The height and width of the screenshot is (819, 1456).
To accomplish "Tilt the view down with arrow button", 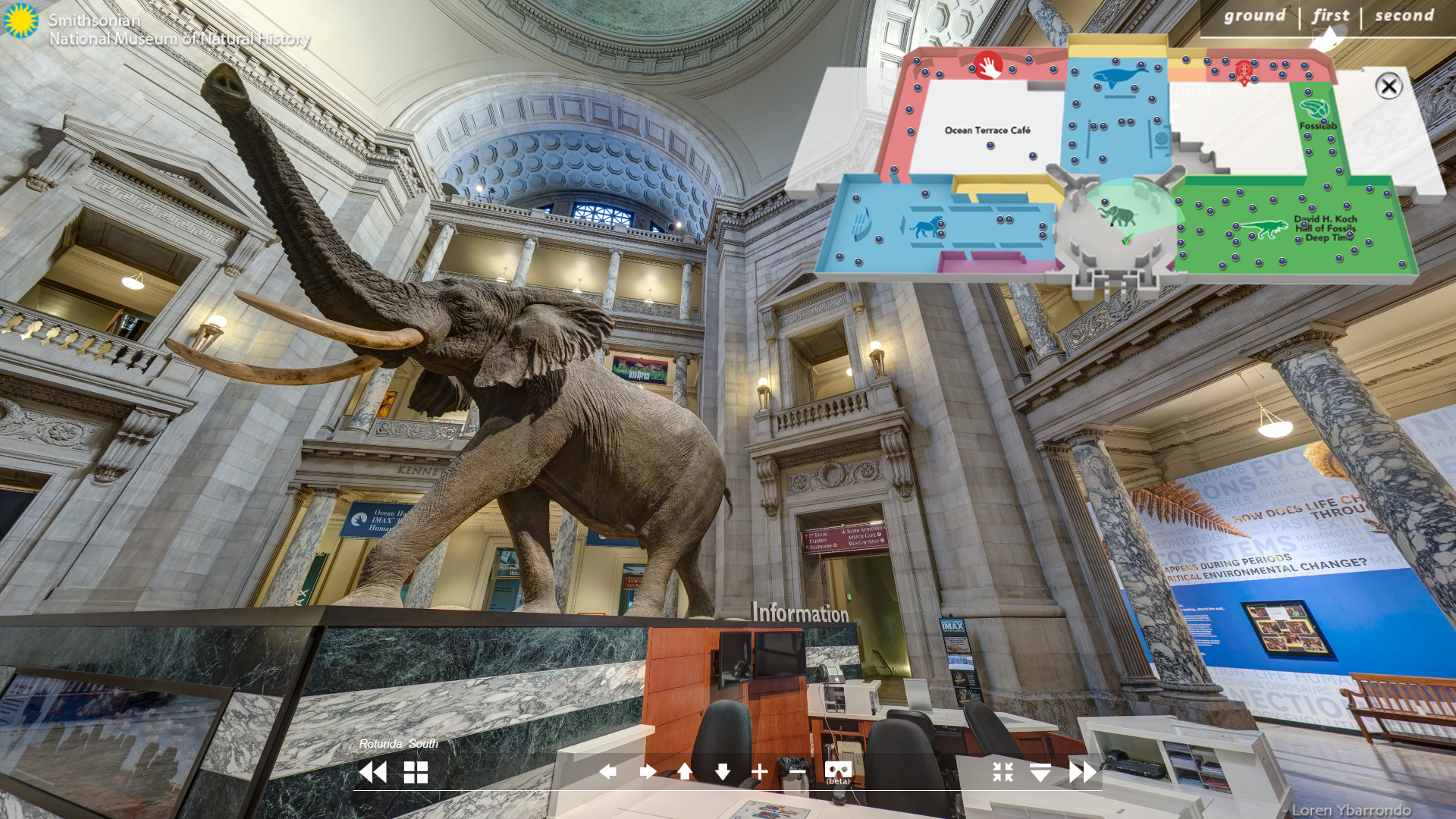I will click(722, 772).
